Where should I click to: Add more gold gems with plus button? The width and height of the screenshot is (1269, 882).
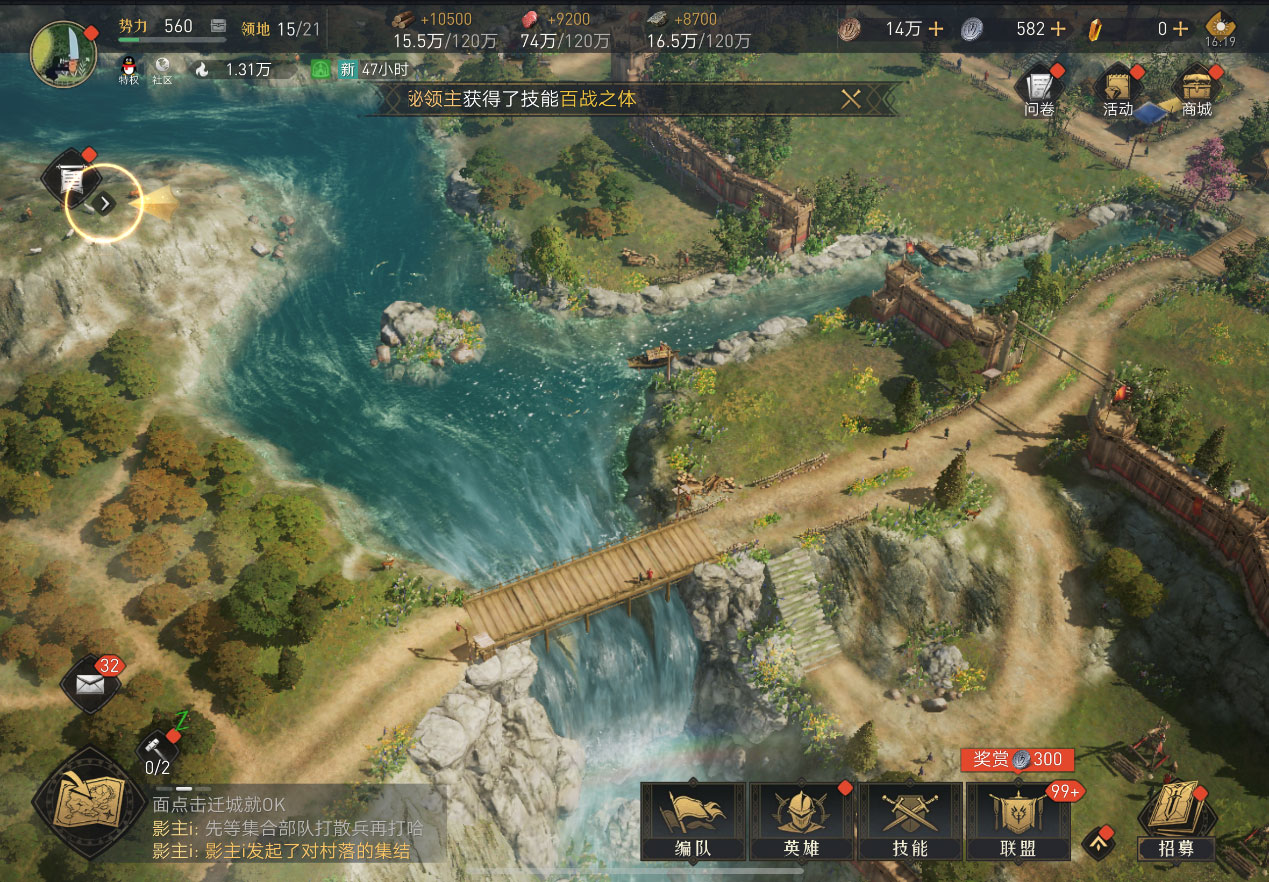coord(1180,29)
